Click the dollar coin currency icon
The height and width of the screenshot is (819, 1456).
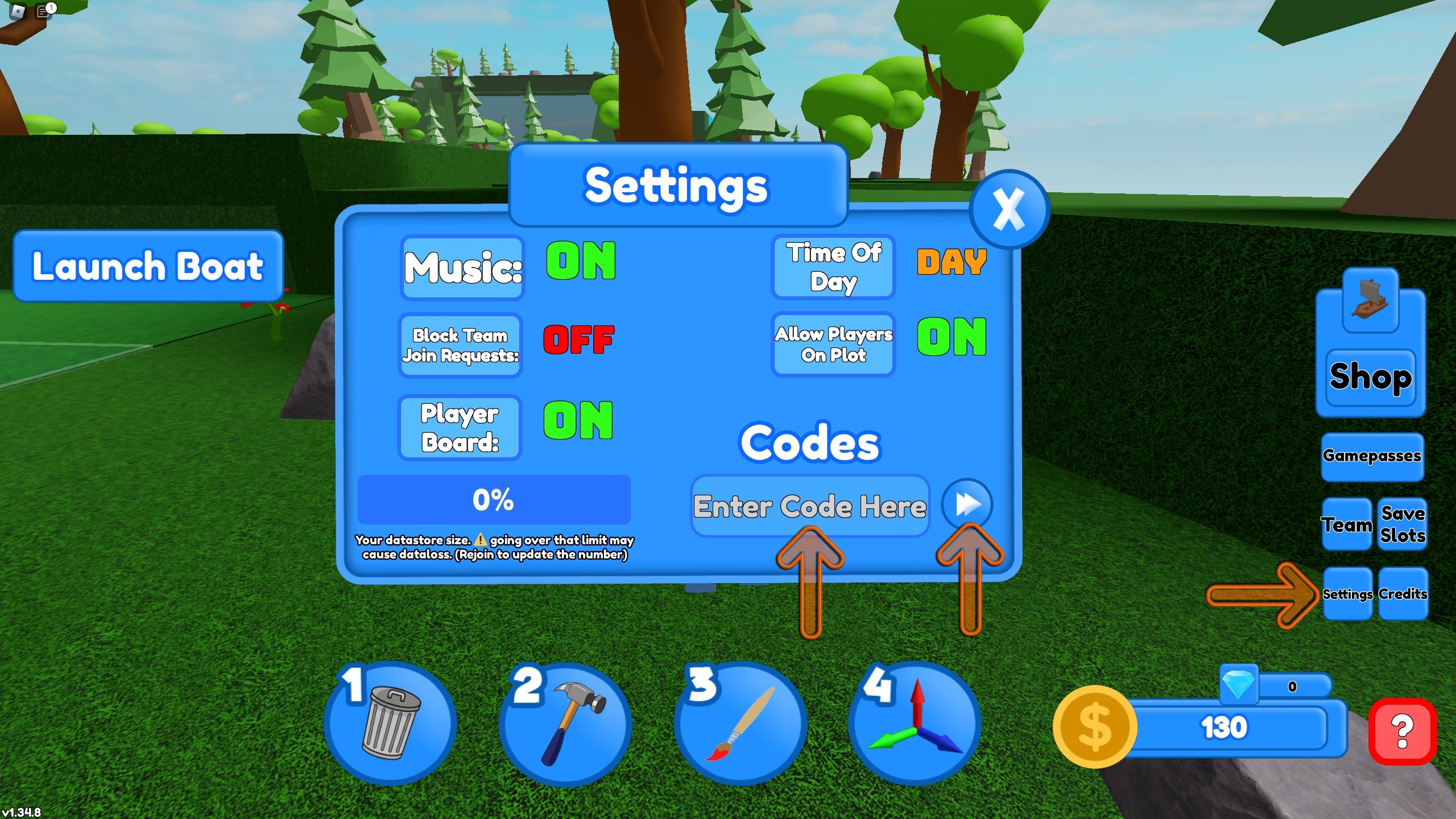[1095, 728]
